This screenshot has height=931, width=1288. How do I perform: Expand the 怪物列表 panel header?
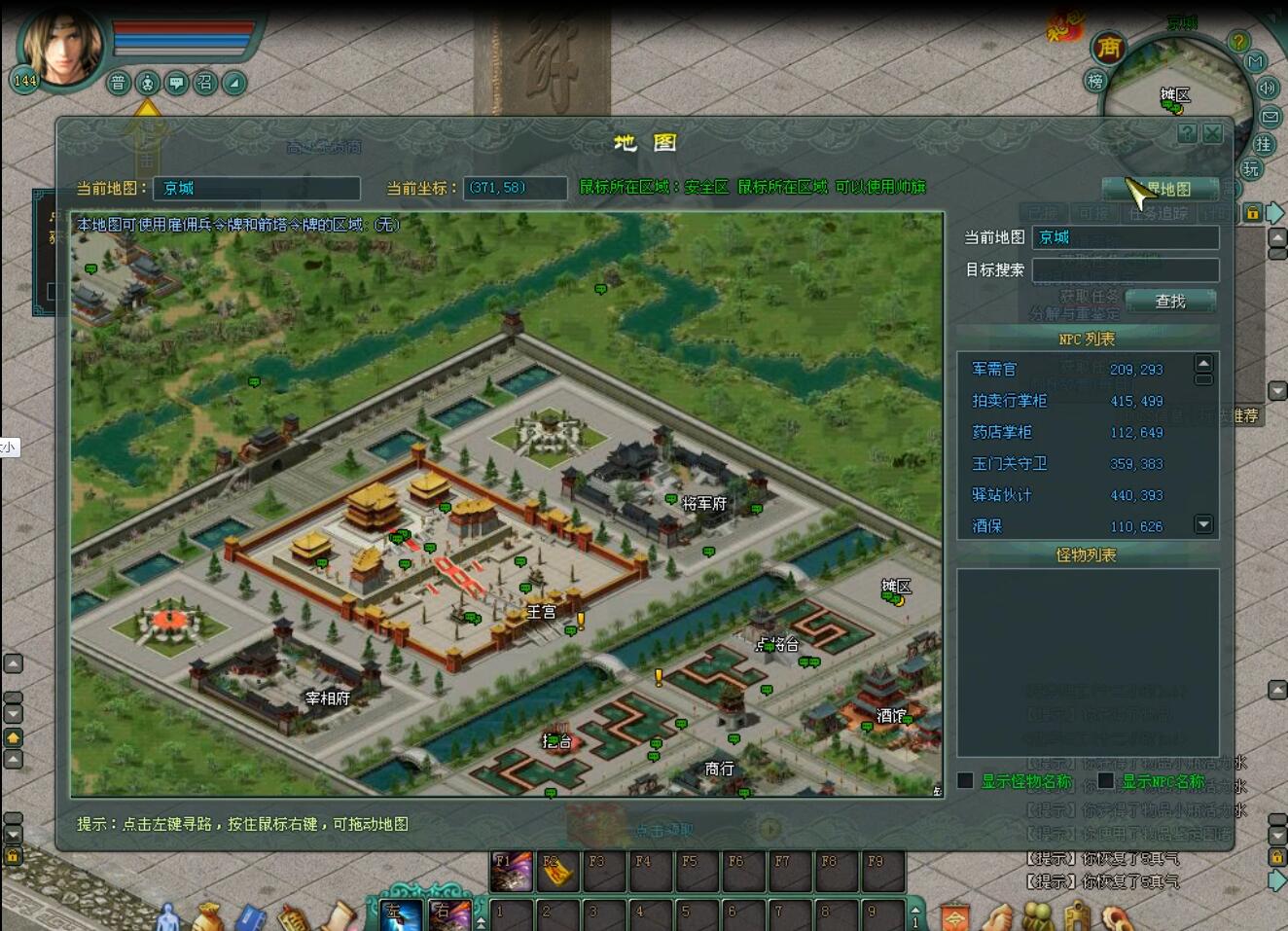[x=1088, y=555]
